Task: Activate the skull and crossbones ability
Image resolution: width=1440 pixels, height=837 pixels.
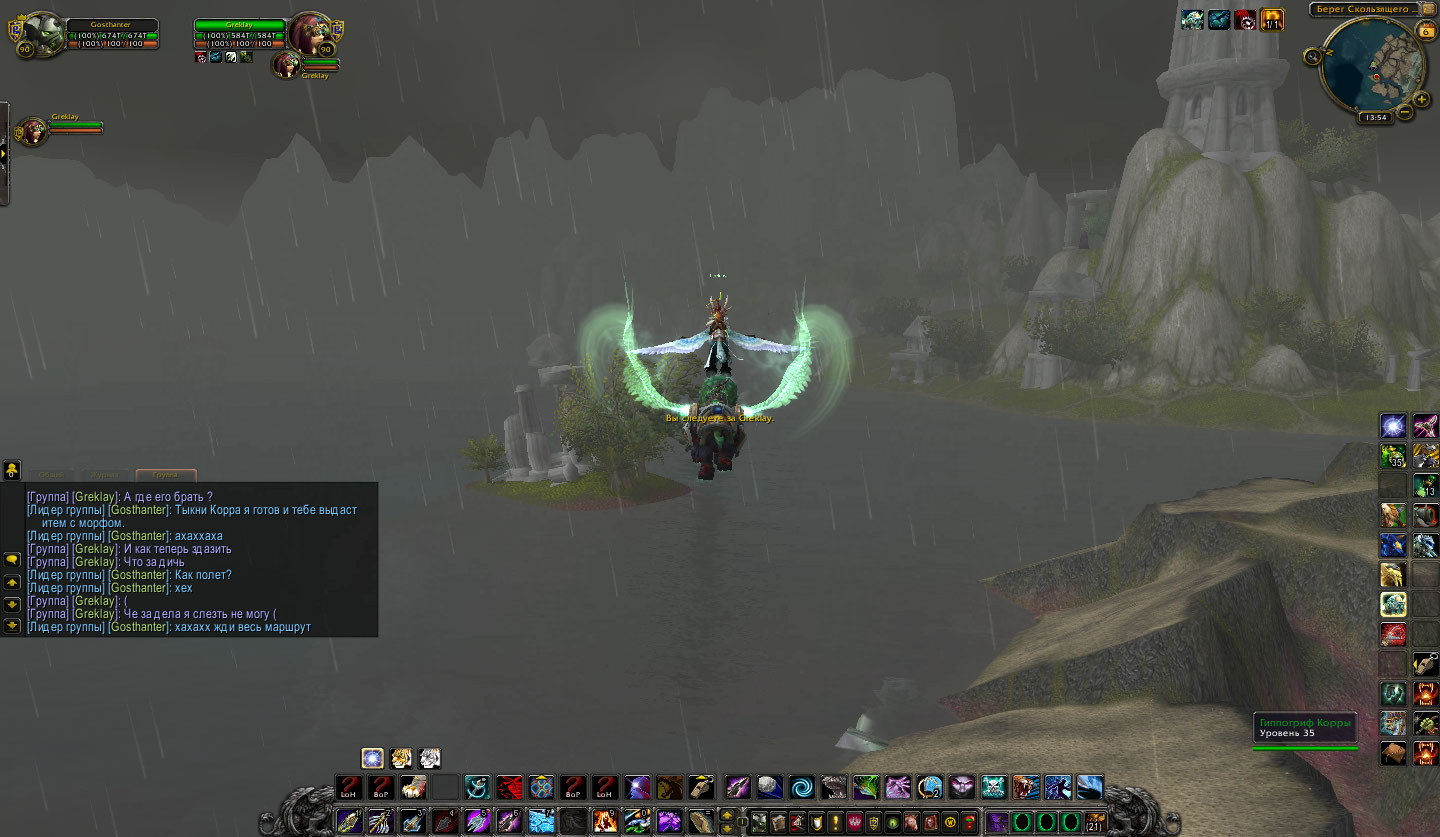Action: 993,787
